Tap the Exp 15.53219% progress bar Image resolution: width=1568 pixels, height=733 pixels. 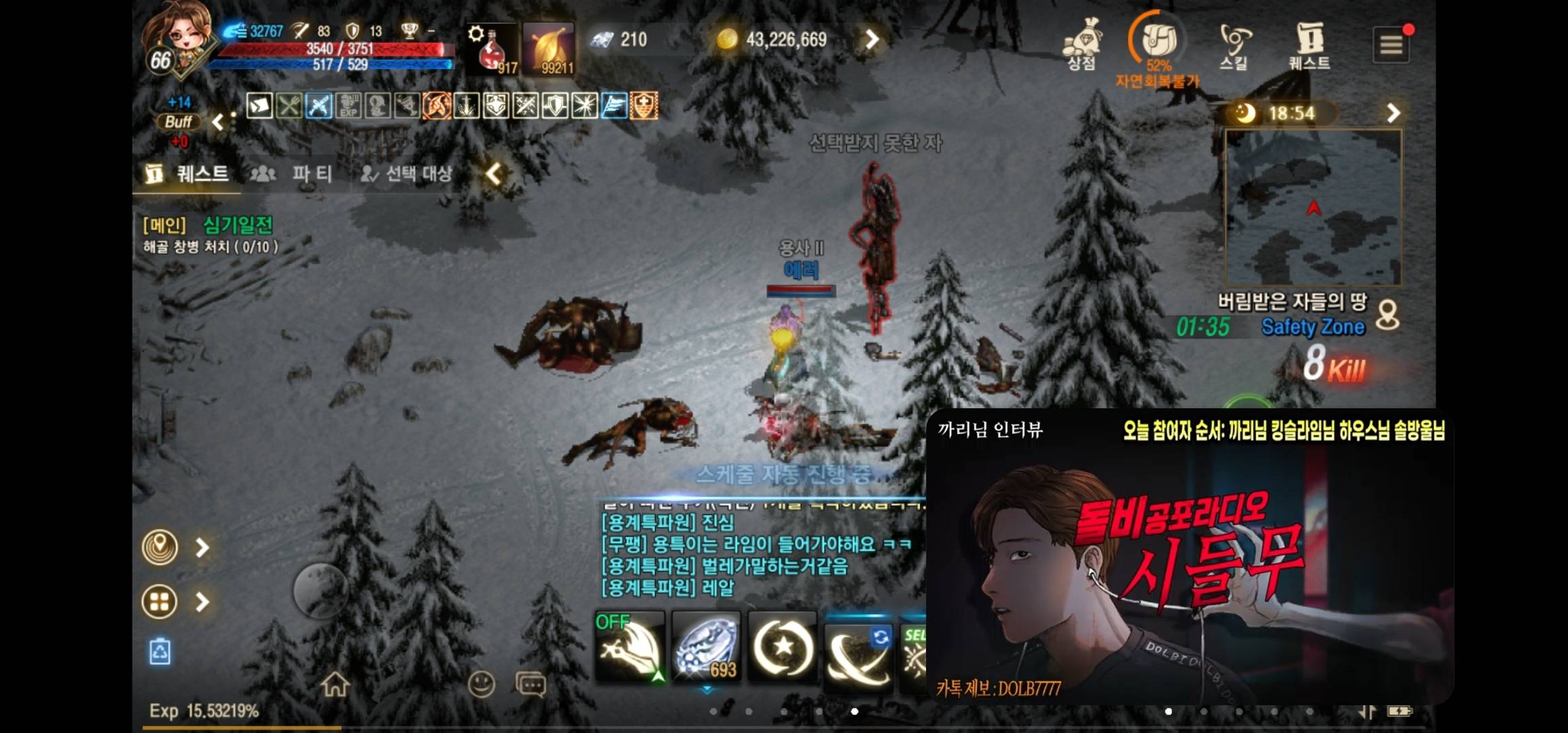point(204,715)
